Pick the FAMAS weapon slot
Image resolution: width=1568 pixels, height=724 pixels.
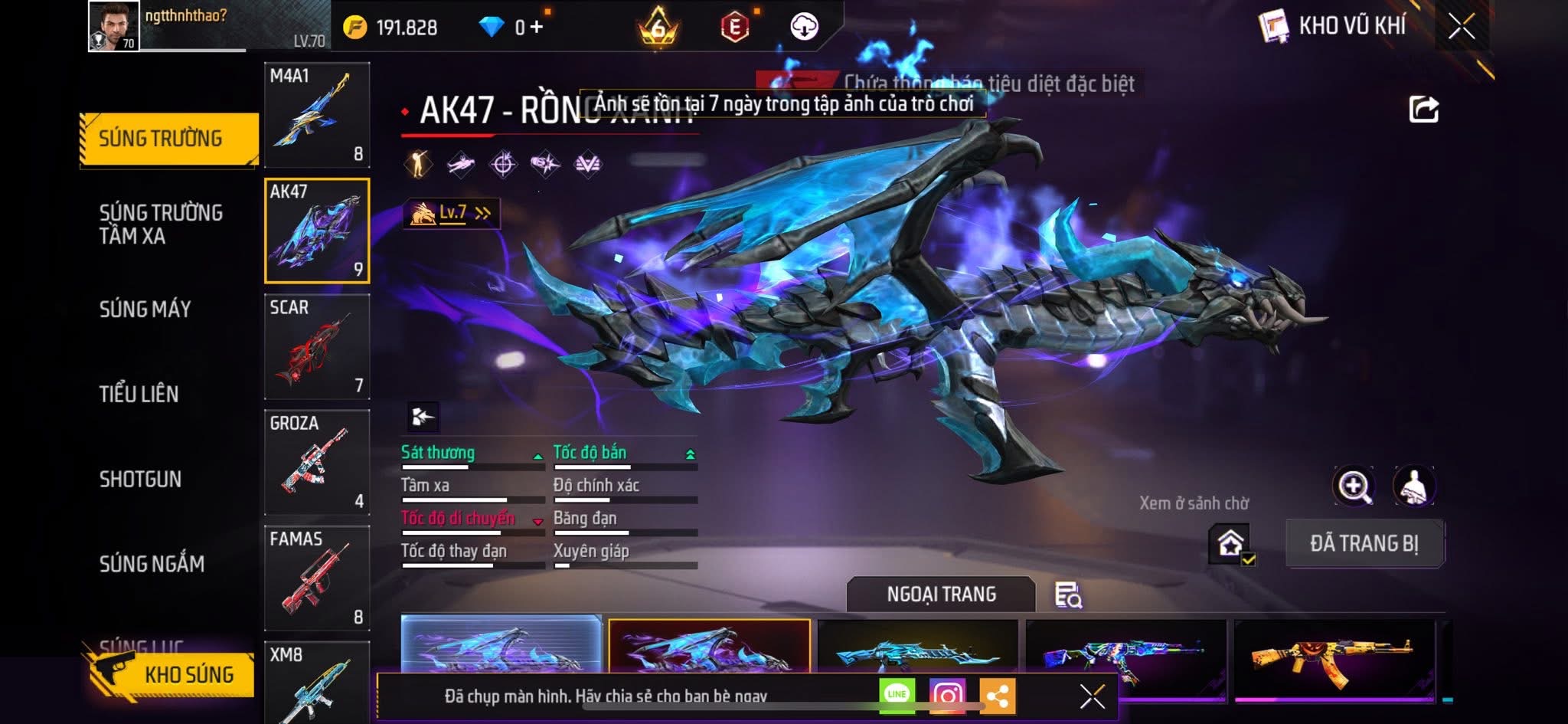(x=317, y=578)
